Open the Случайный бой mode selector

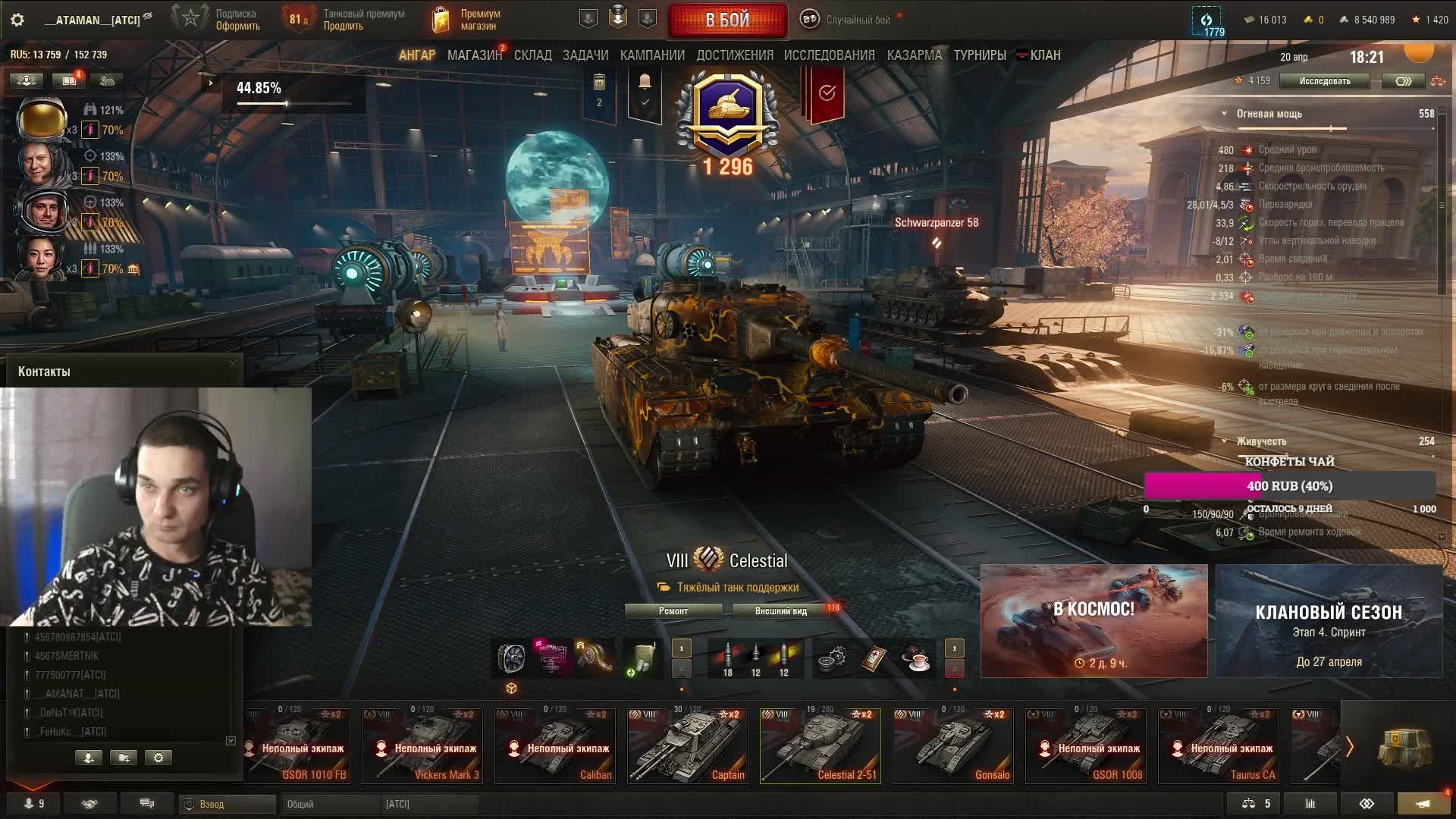tap(849, 20)
